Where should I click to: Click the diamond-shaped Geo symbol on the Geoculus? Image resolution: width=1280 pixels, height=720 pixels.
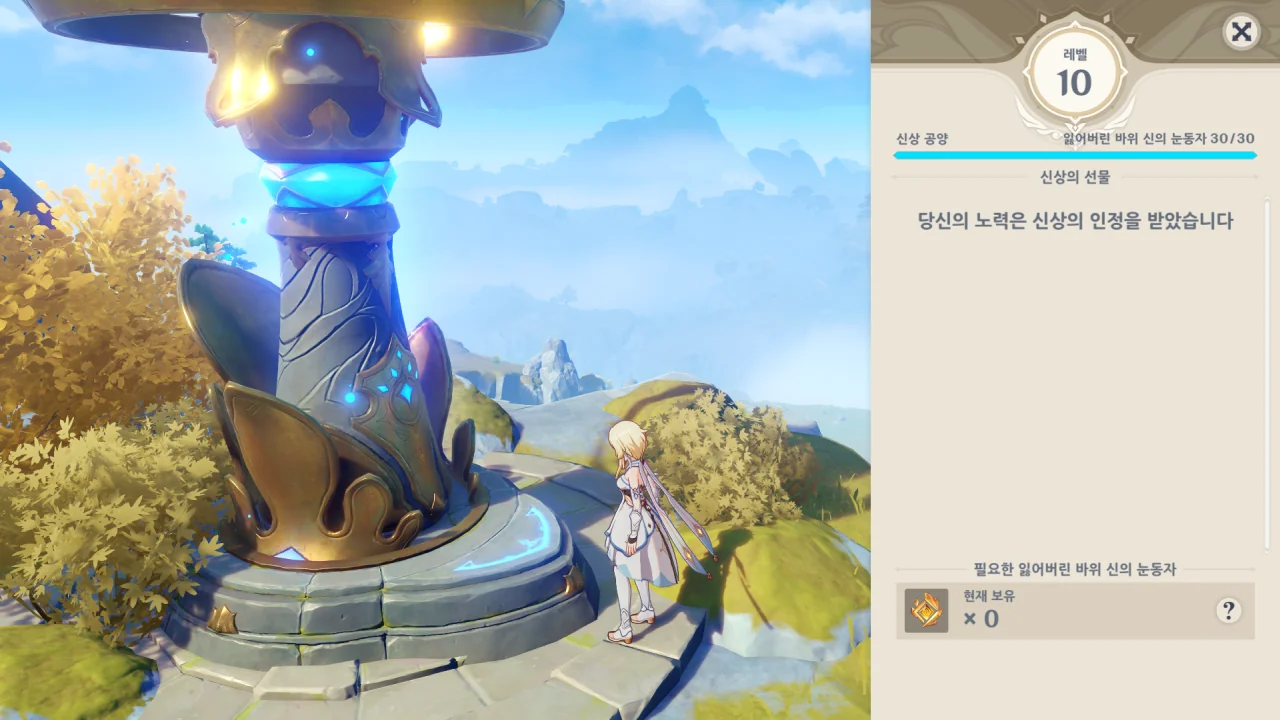tap(925, 611)
